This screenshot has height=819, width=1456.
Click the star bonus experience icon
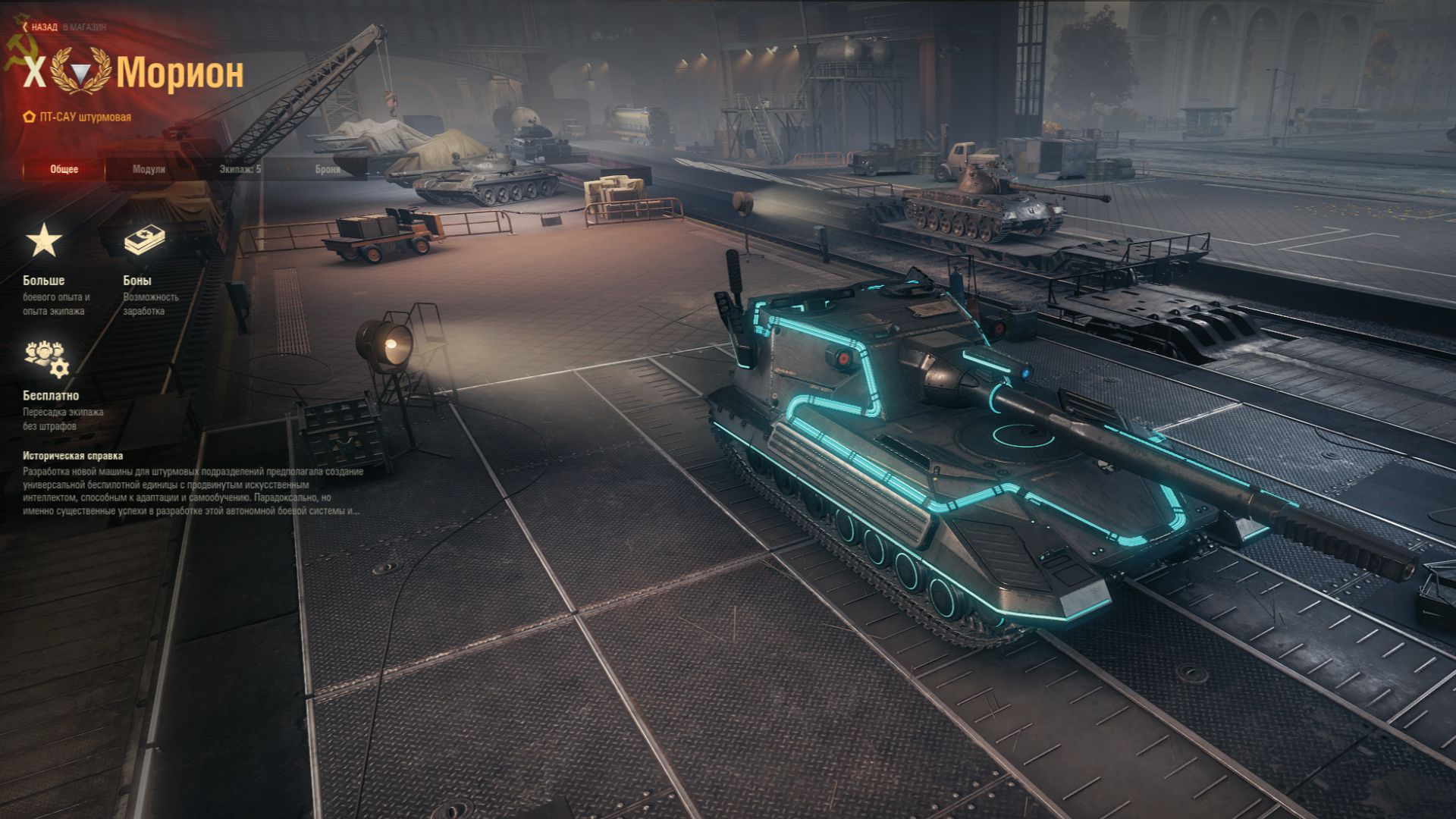pyautogui.click(x=44, y=241)
